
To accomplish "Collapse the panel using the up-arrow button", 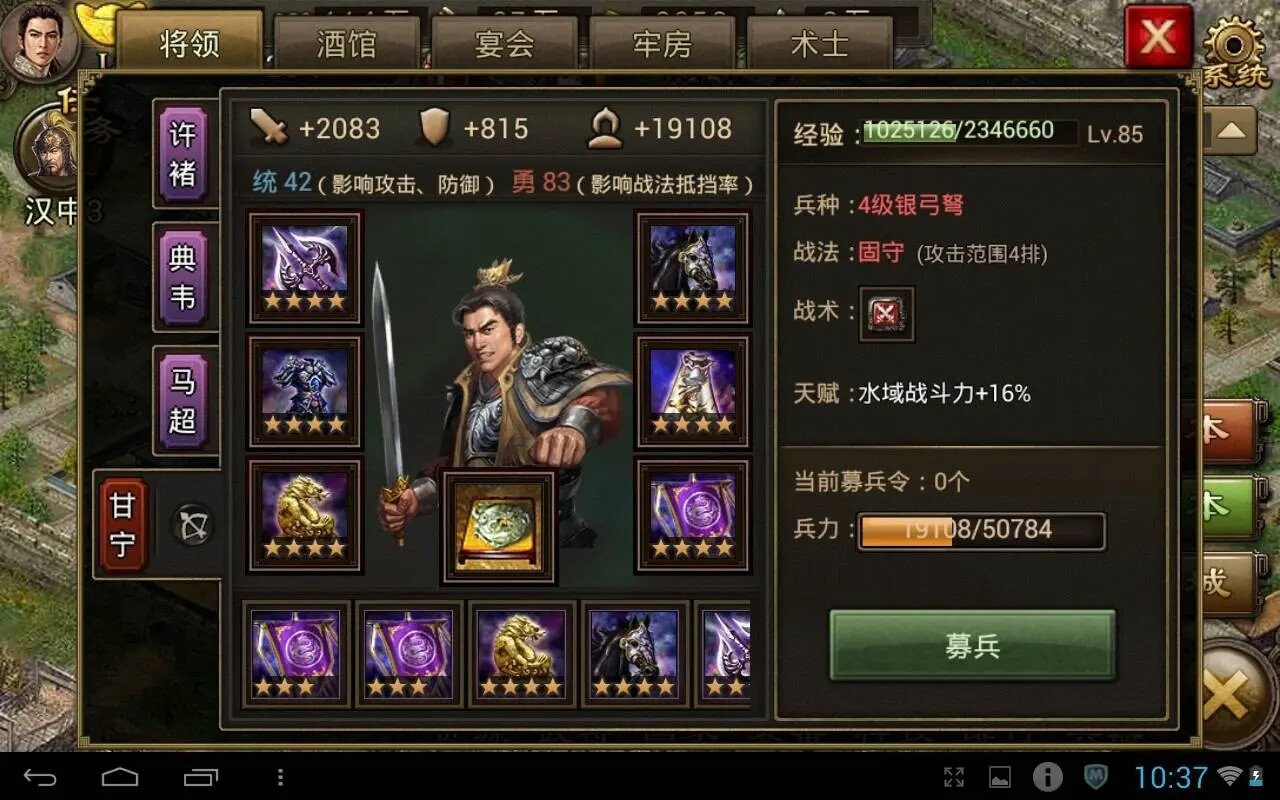I will (x=1233, y=128).
